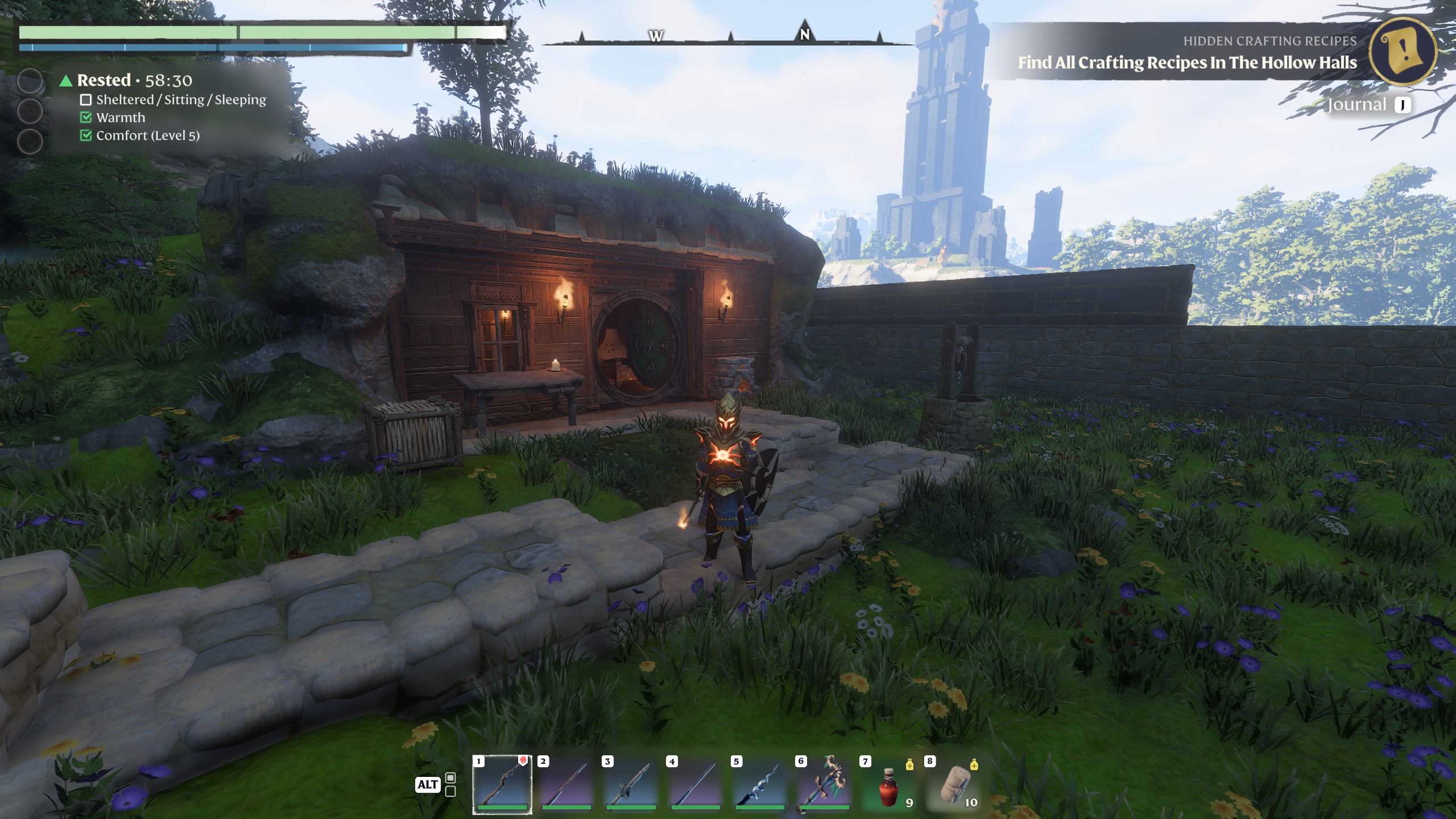
Task: Equip the ornamented spear in slot 3
Action: (x=631, y=783)
